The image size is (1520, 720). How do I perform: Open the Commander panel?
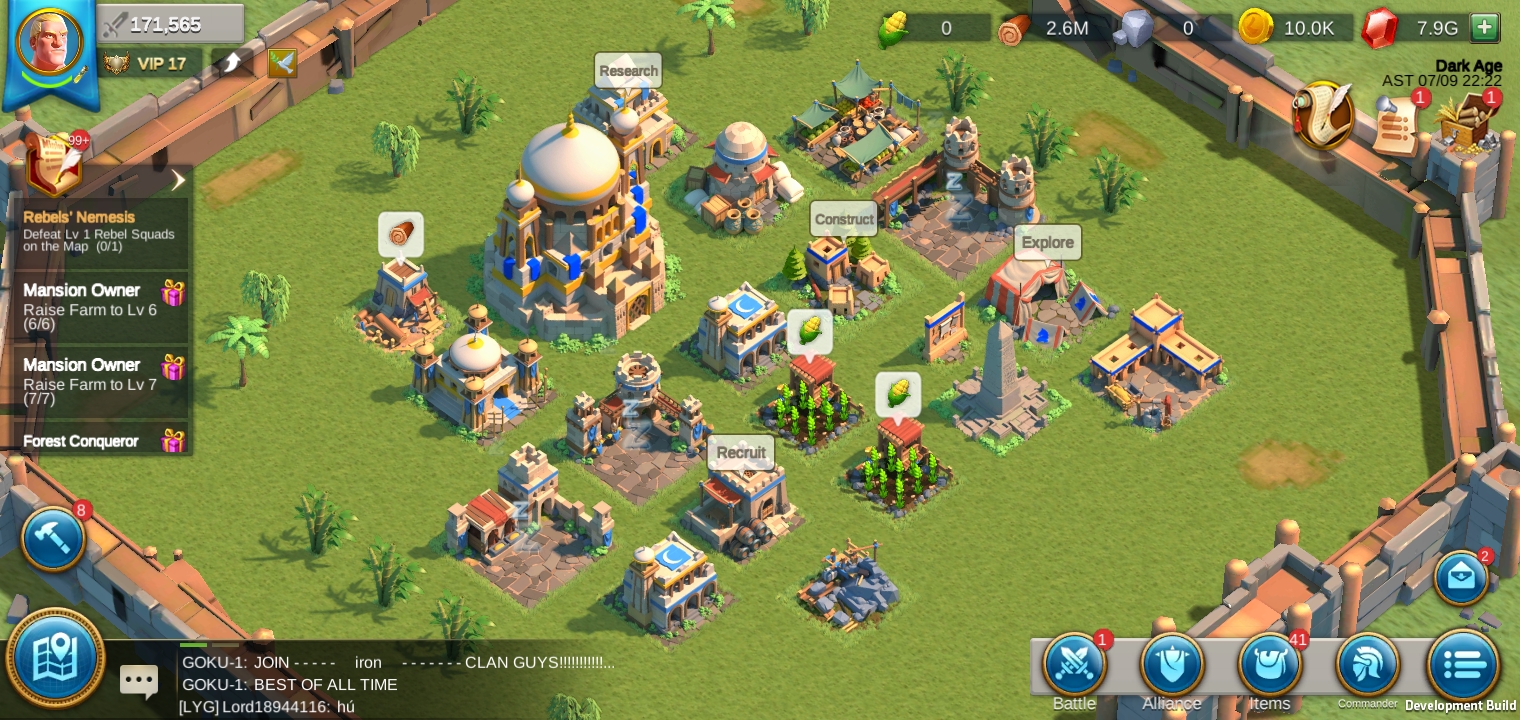(x=1368, y=663)
